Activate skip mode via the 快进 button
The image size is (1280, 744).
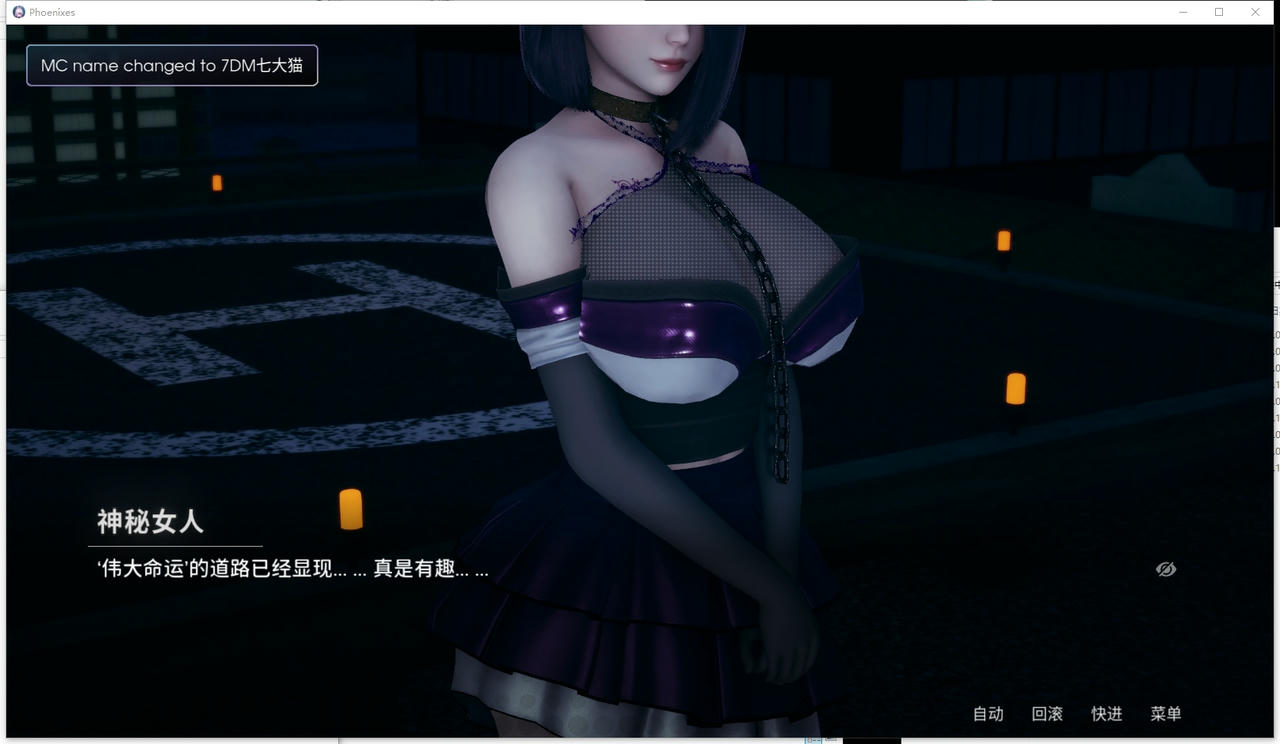1106,714
